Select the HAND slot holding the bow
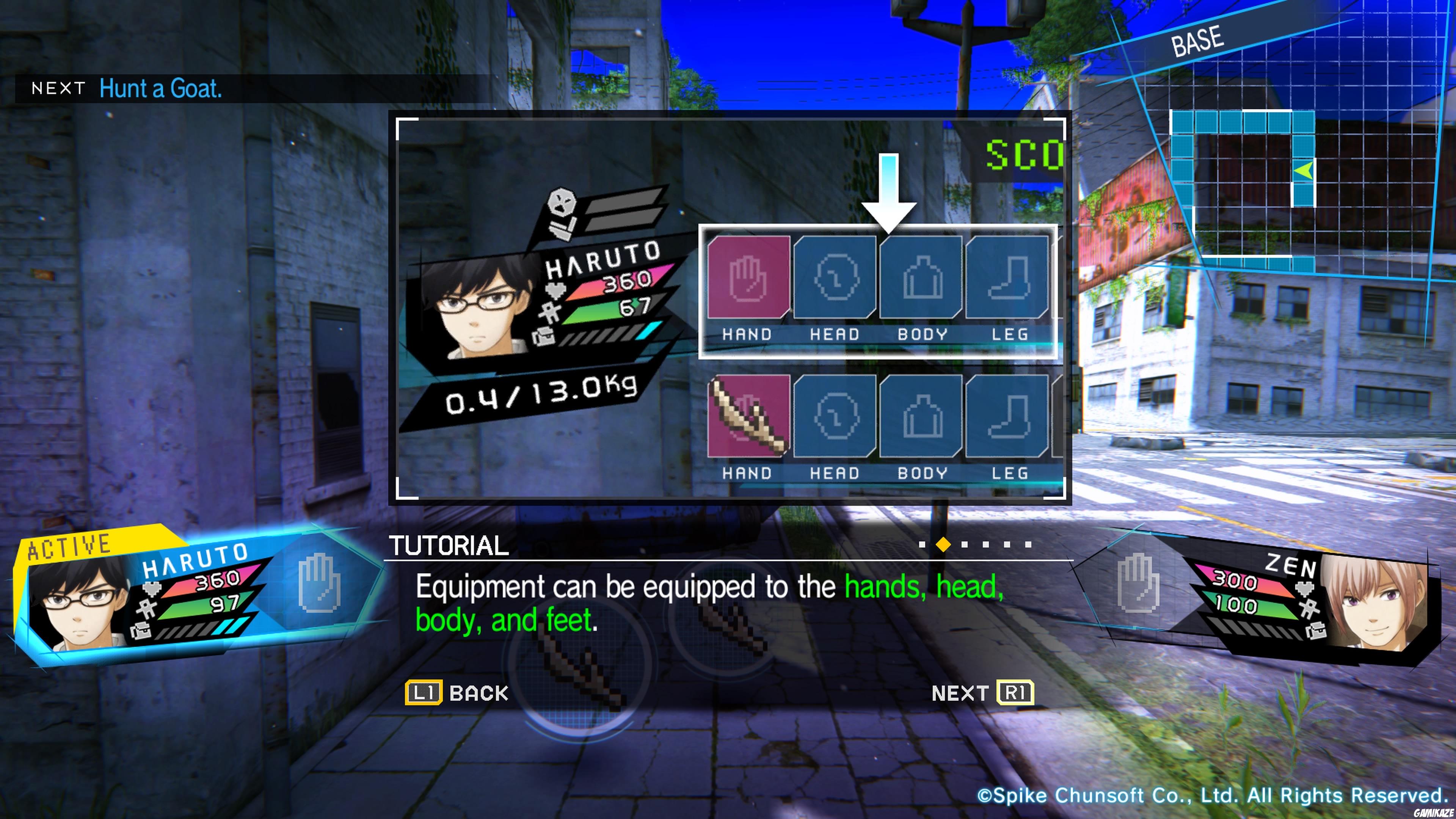Image resolution: width=1456 pixels, height=819 pixels. [748, 416]
